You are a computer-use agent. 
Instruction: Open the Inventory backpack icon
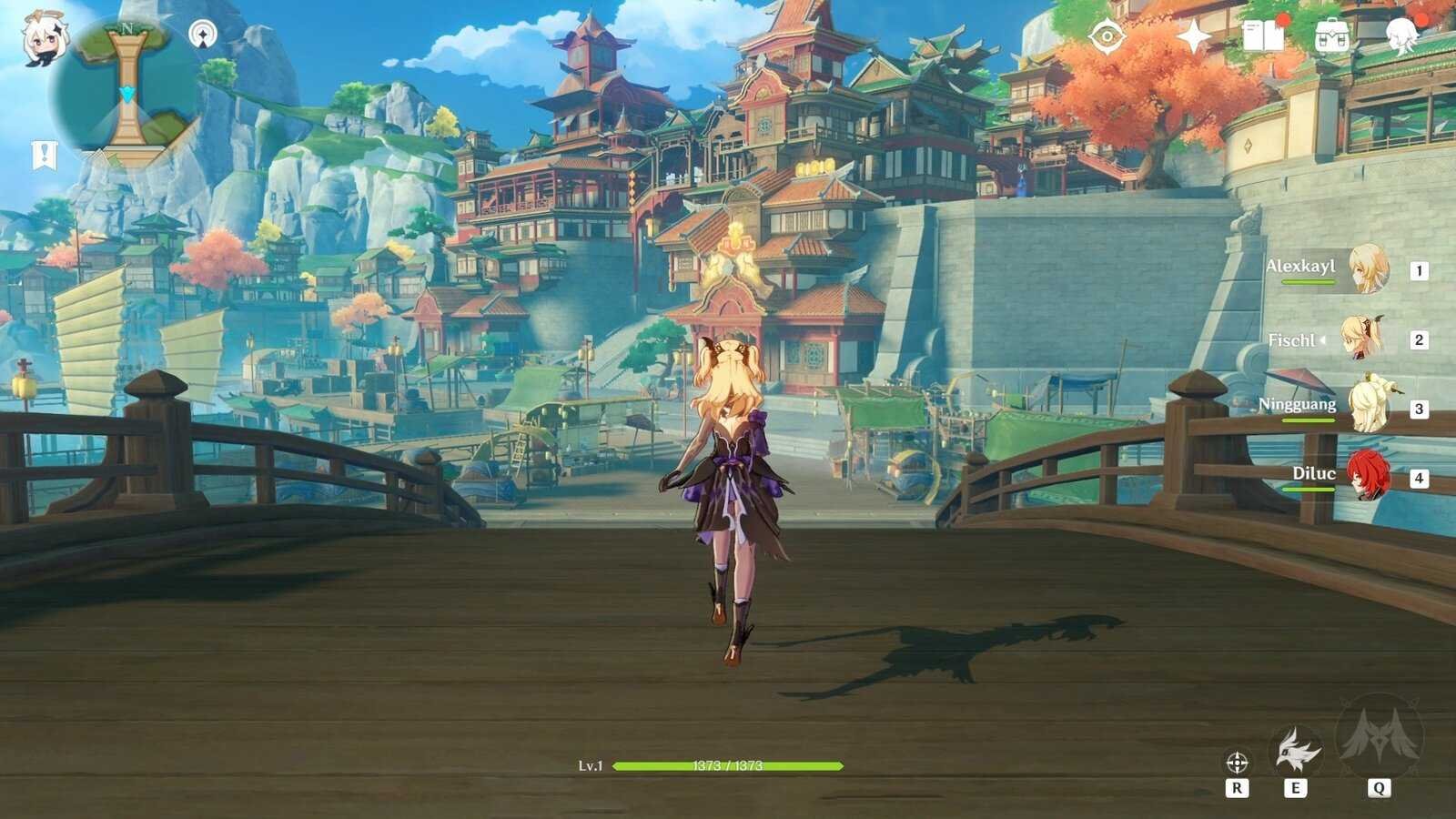(1330, 37)
